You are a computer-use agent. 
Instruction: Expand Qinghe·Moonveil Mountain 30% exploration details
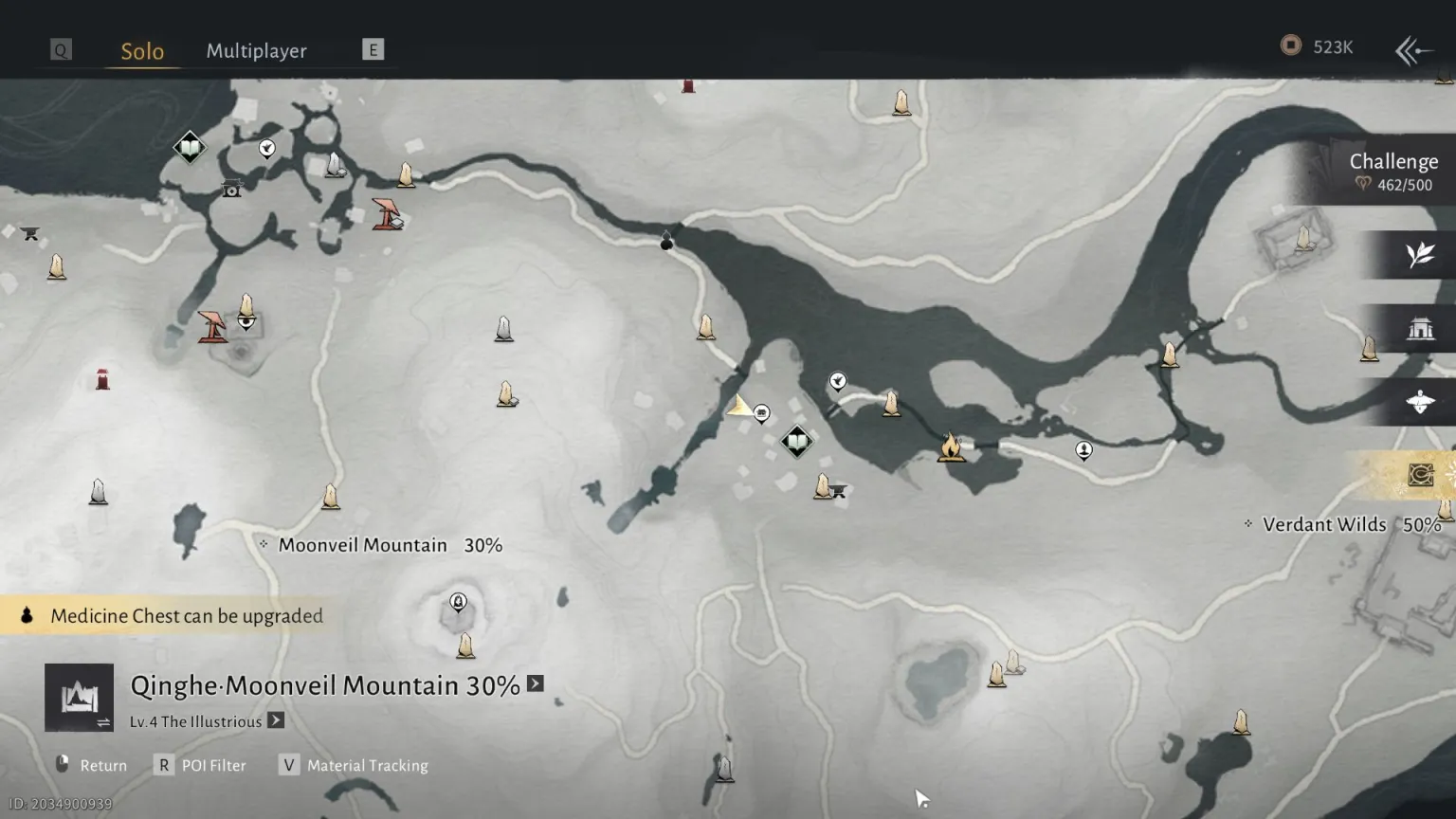(x=536, y=684)
